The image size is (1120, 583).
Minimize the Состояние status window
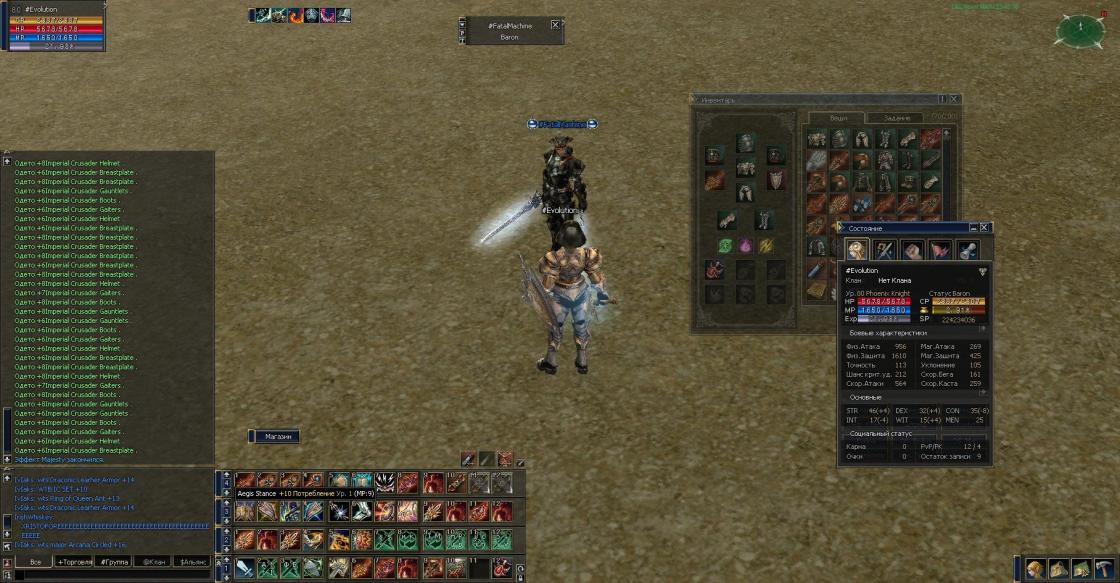pyautogui.click(x=972, y=228)
